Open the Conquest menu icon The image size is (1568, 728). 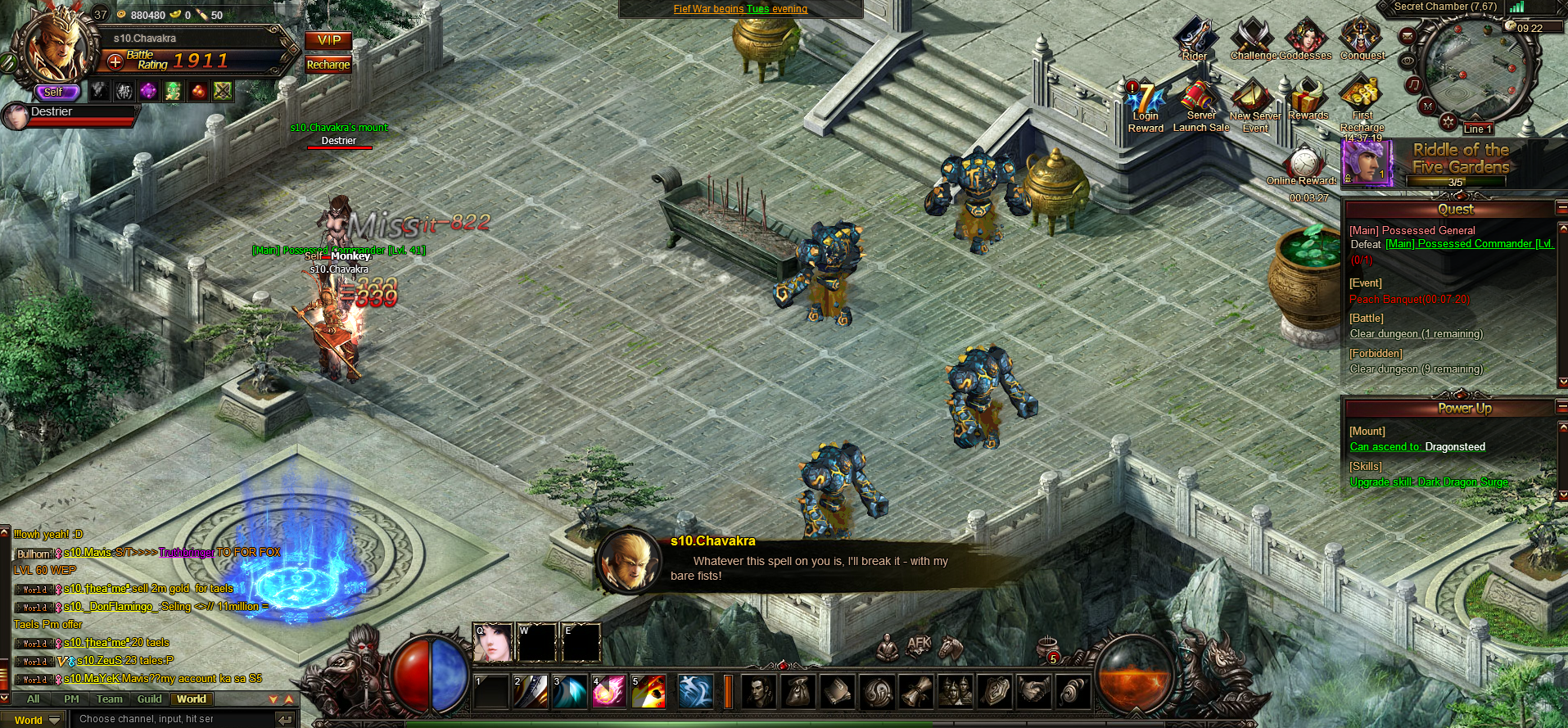1362,38
